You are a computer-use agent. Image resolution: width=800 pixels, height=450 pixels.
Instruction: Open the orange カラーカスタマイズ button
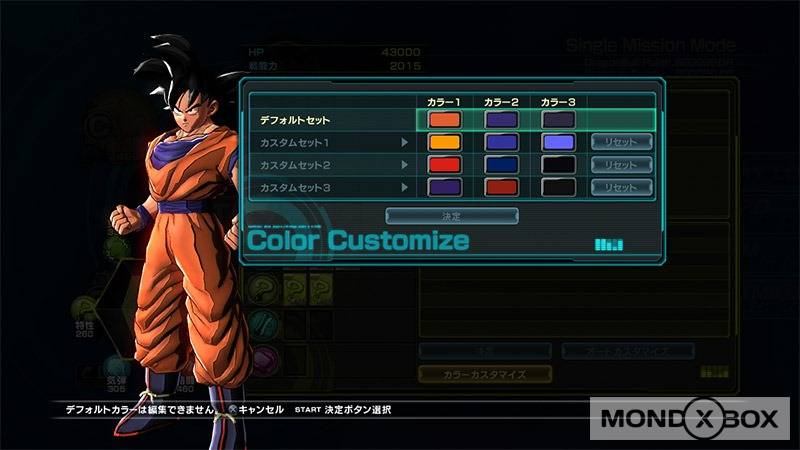pos(484,373)
